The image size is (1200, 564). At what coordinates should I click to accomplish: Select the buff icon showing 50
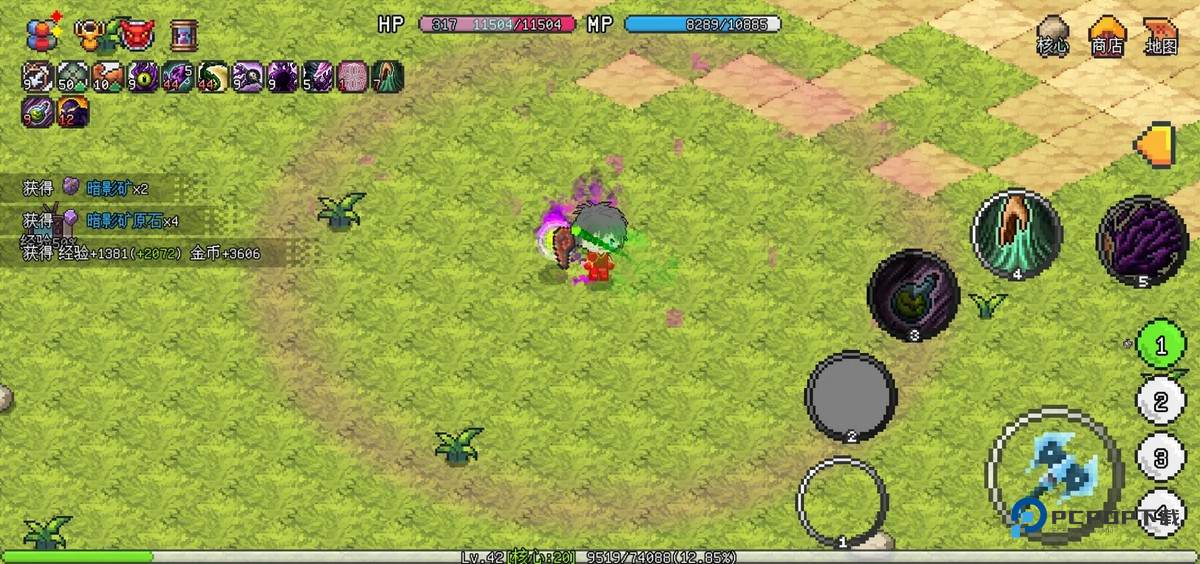72,77
